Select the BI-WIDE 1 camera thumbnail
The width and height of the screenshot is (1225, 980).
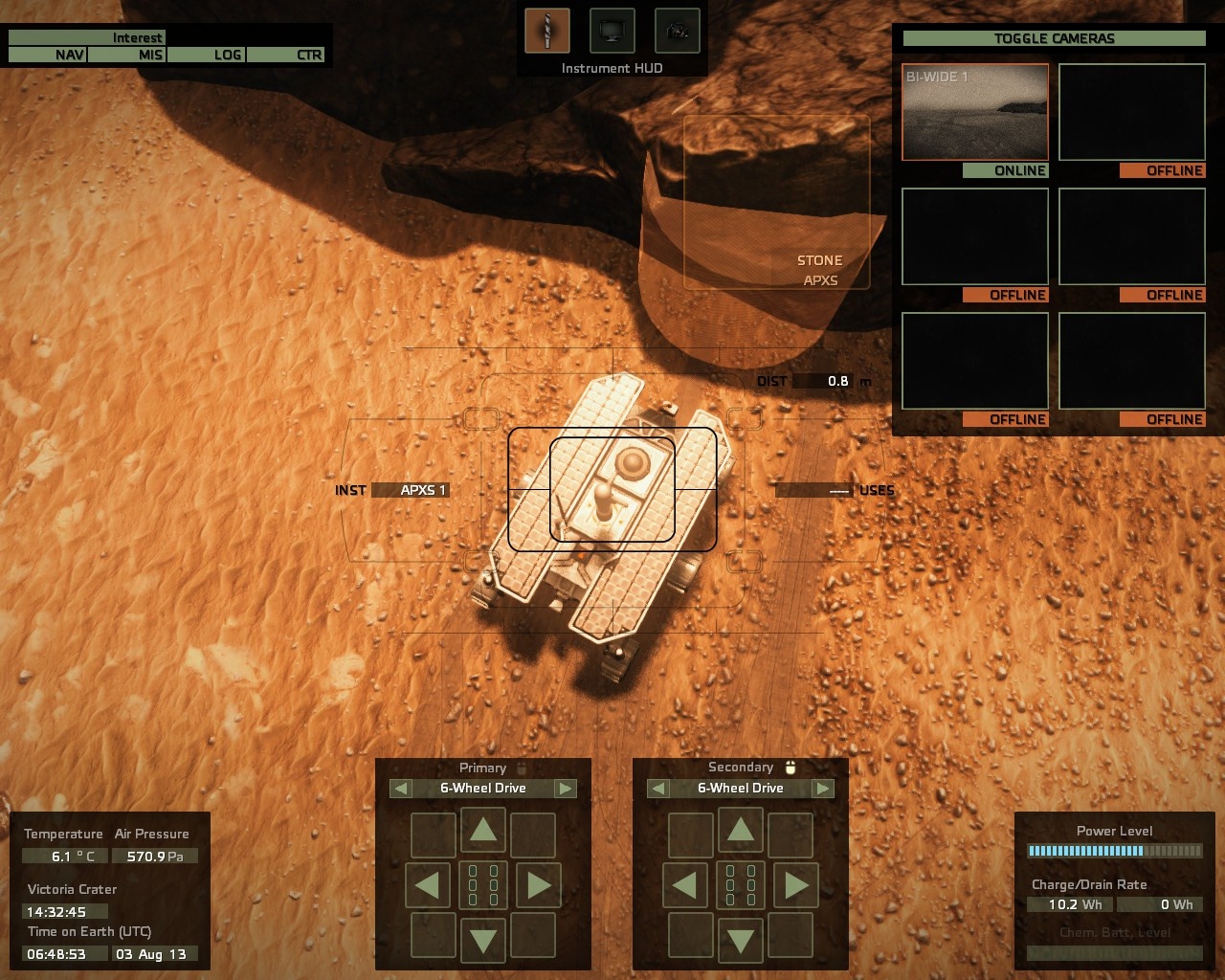coord(974,112)
